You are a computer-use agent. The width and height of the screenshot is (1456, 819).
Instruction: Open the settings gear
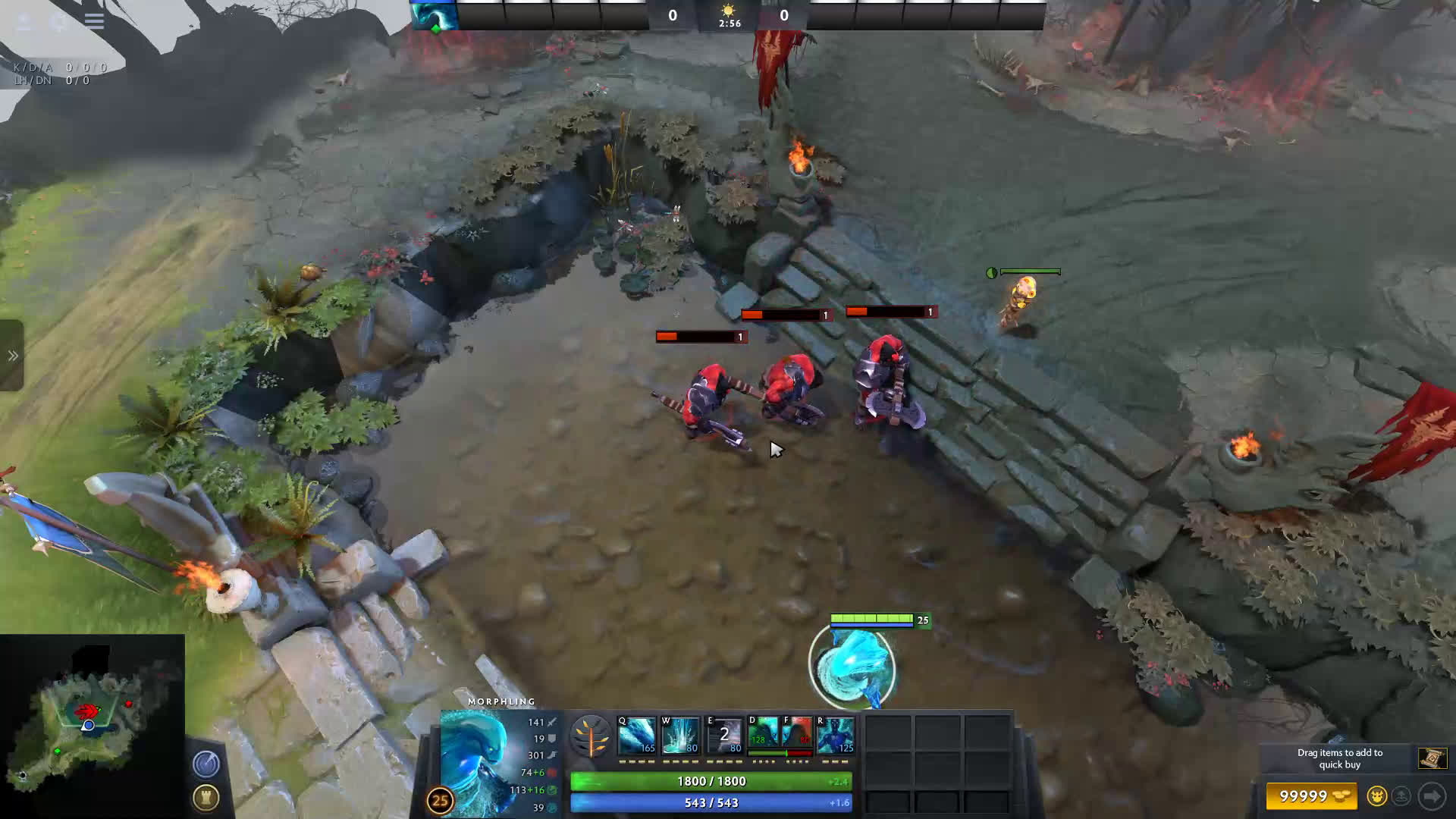click(59, 20)
